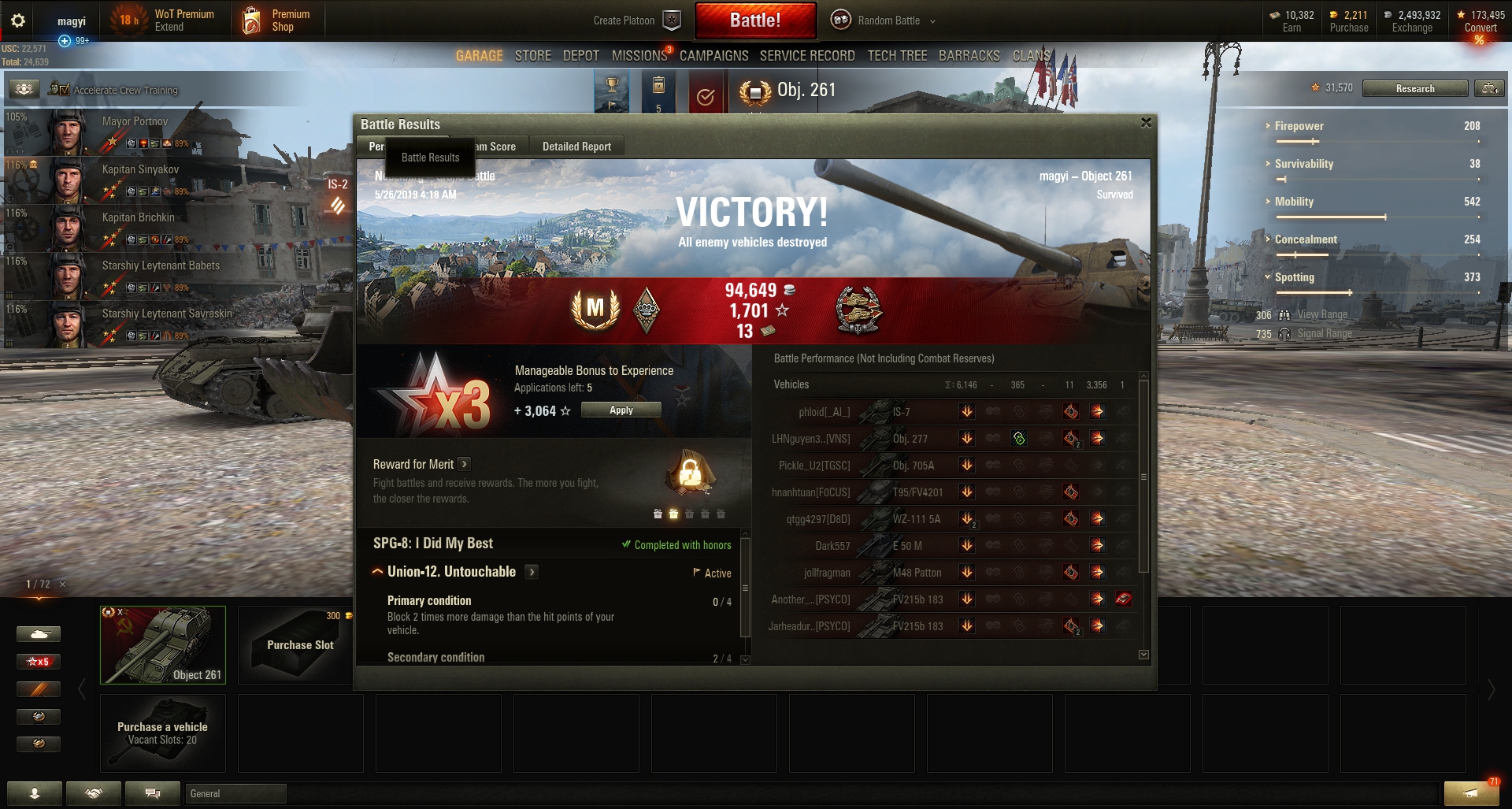
Task: Purchase a new garage slot
Action: (x=299, y=644)
